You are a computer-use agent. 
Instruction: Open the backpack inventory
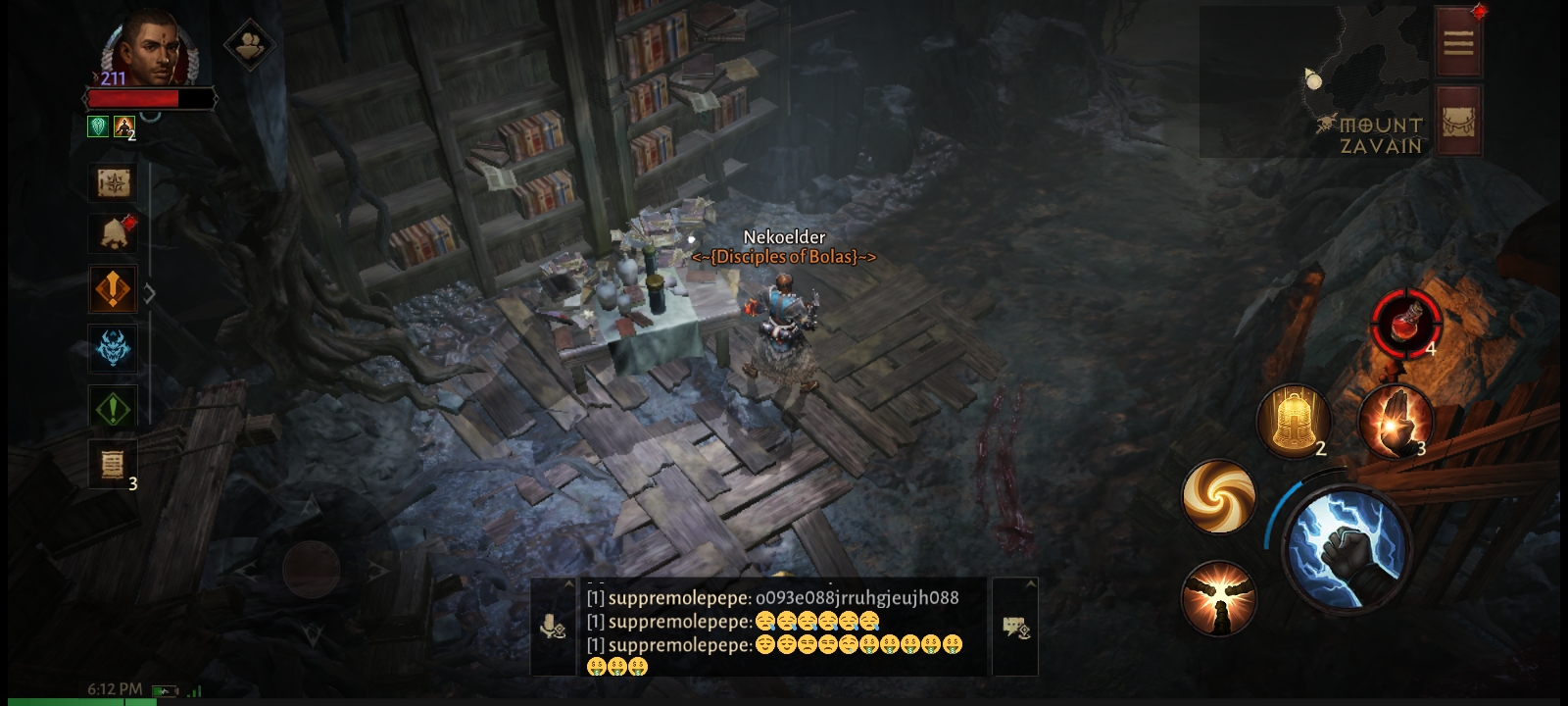1458,122
